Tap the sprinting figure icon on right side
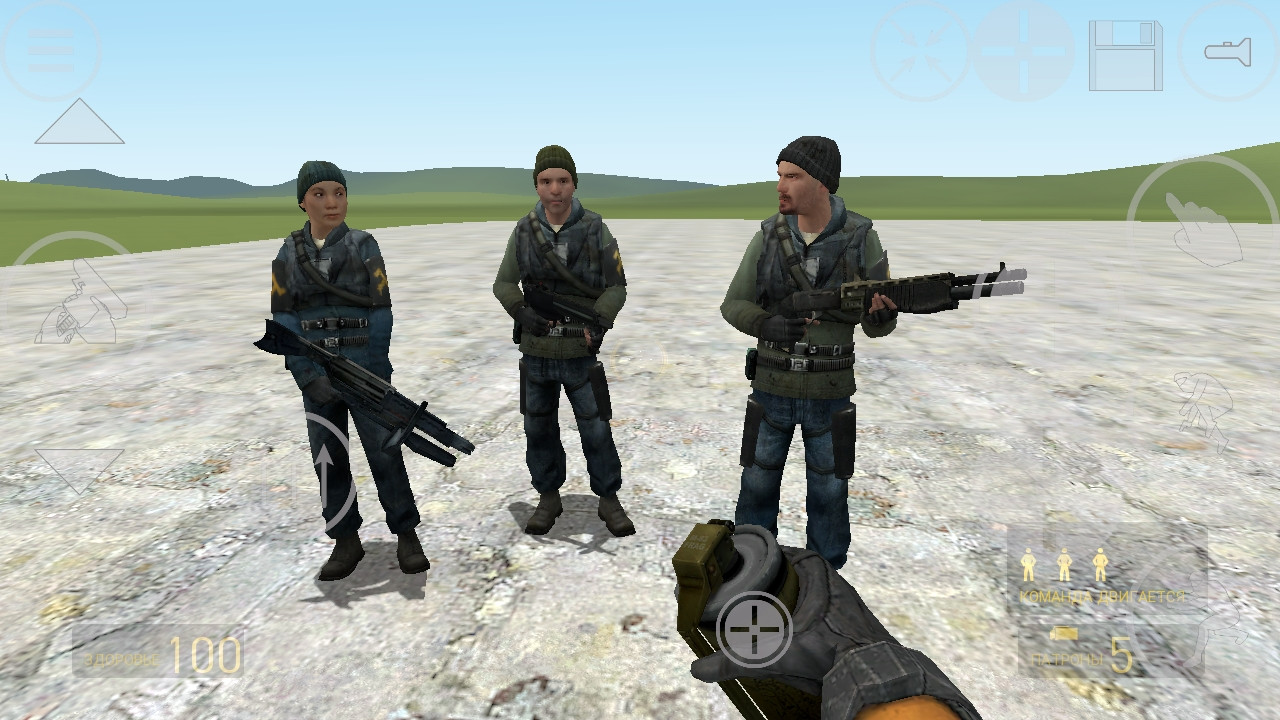The width and height of the screenshot is (1280, 720). [x=1201, y=410]
